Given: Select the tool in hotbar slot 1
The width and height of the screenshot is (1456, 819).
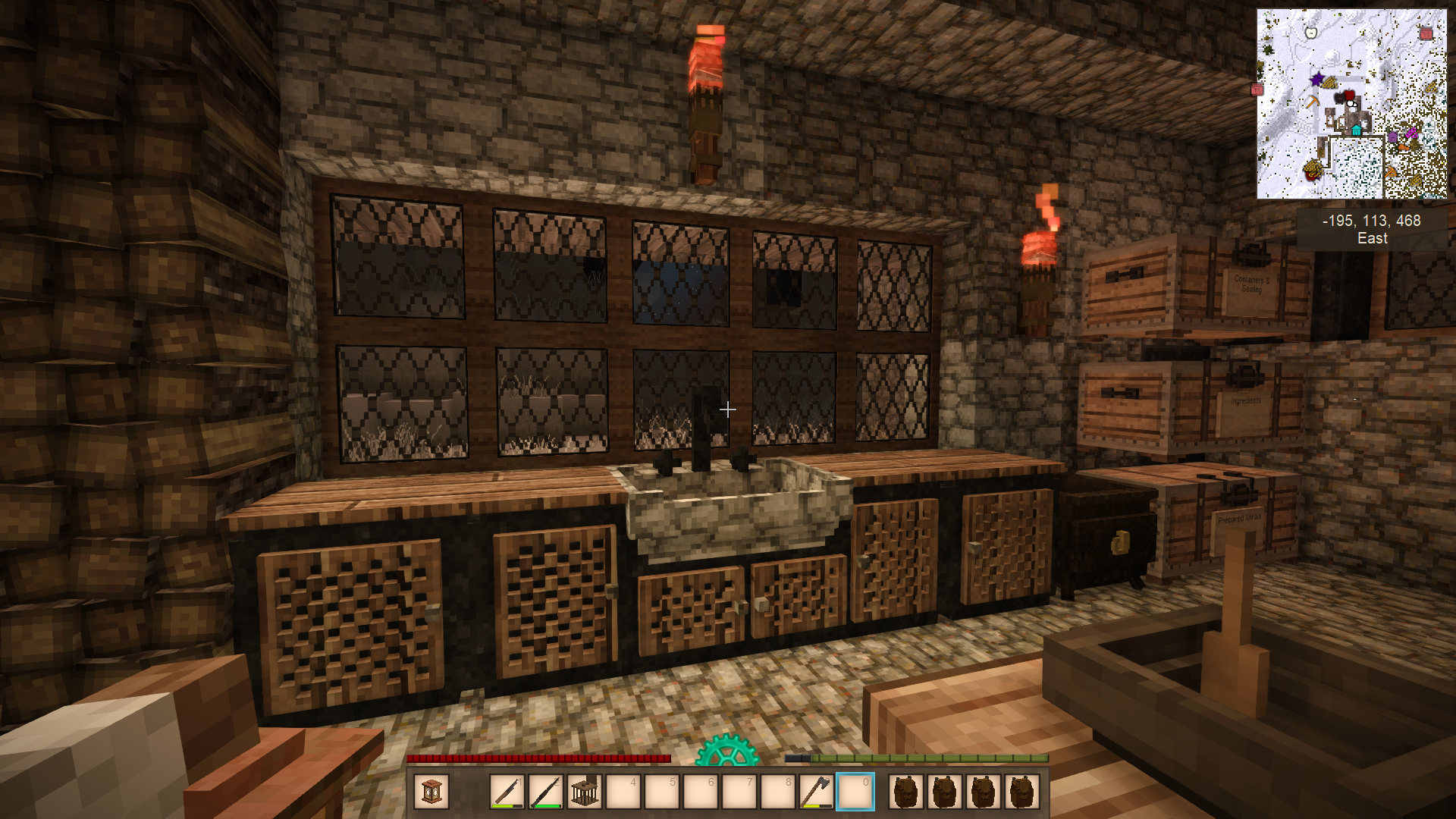Looking at the screenshot, I should point(507,792).
